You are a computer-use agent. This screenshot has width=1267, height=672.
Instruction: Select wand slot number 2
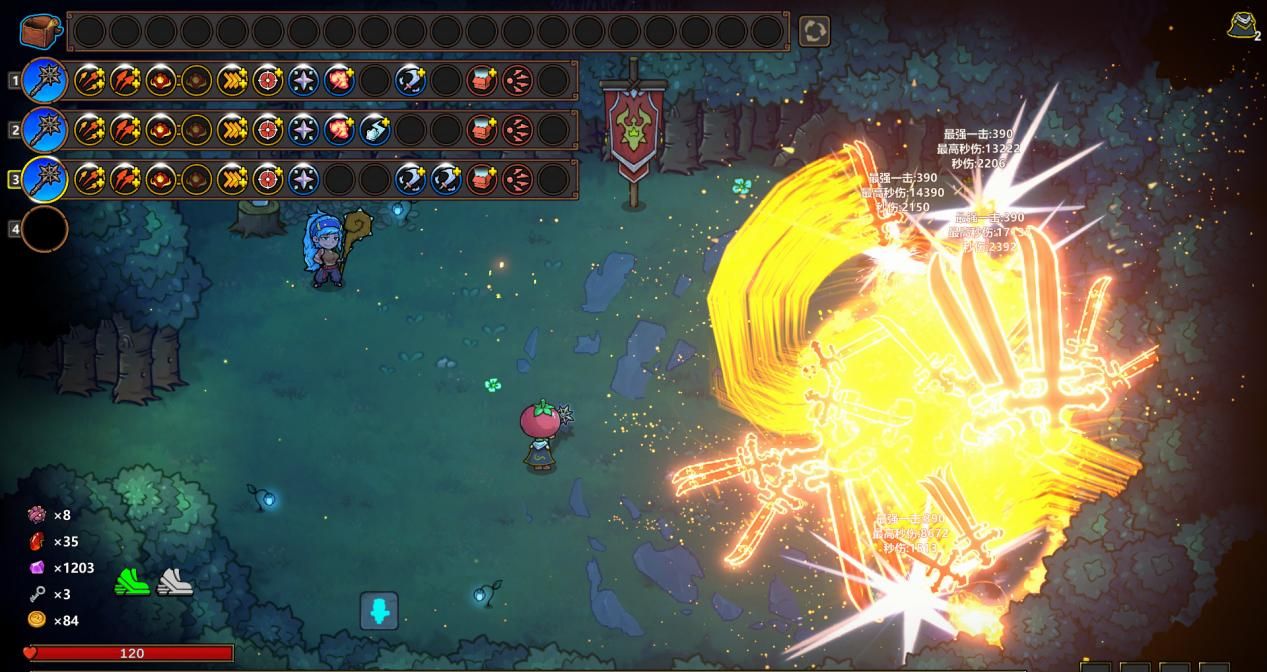click(x=44, y=130)
